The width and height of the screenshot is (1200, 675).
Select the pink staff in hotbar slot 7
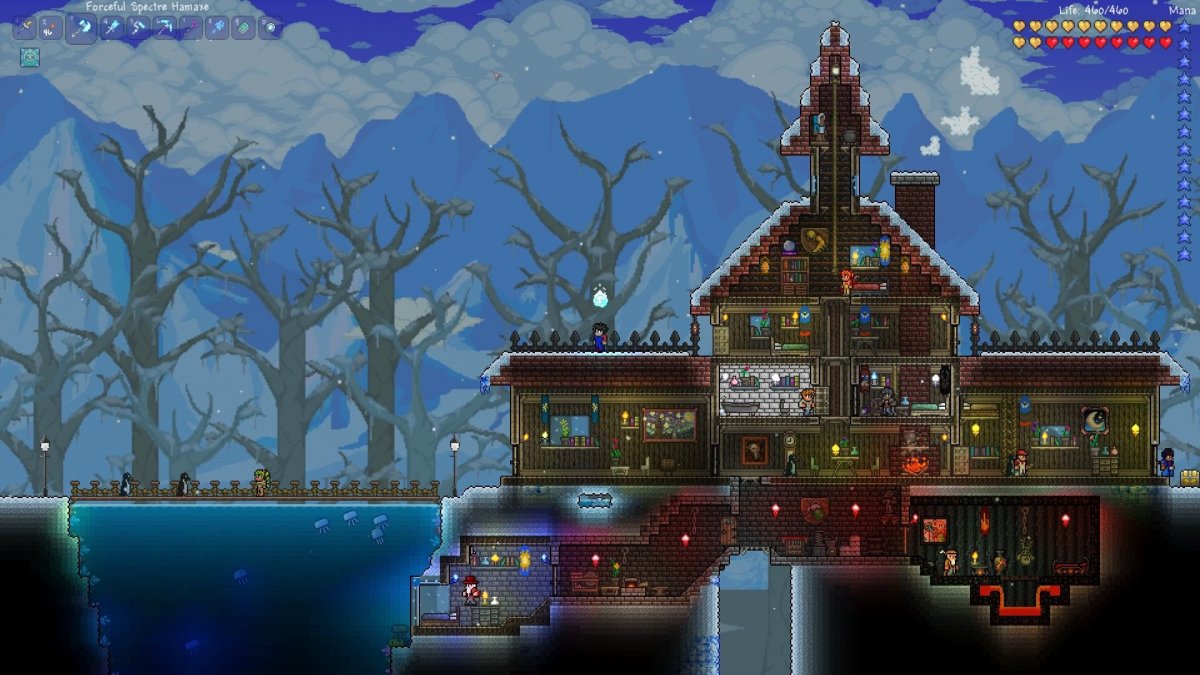coord(191,28)
